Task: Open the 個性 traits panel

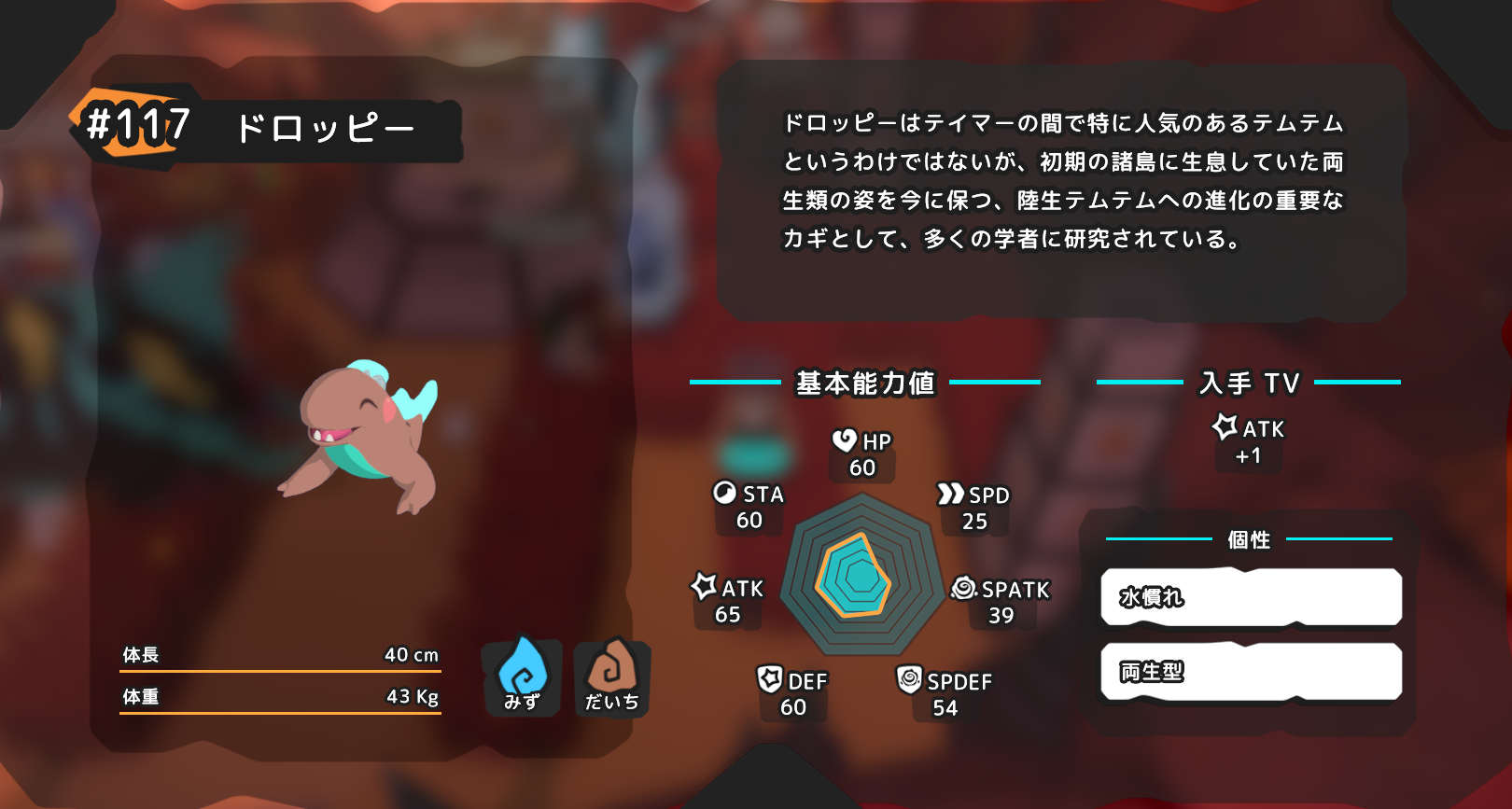Action: (x=1251, y=538)
